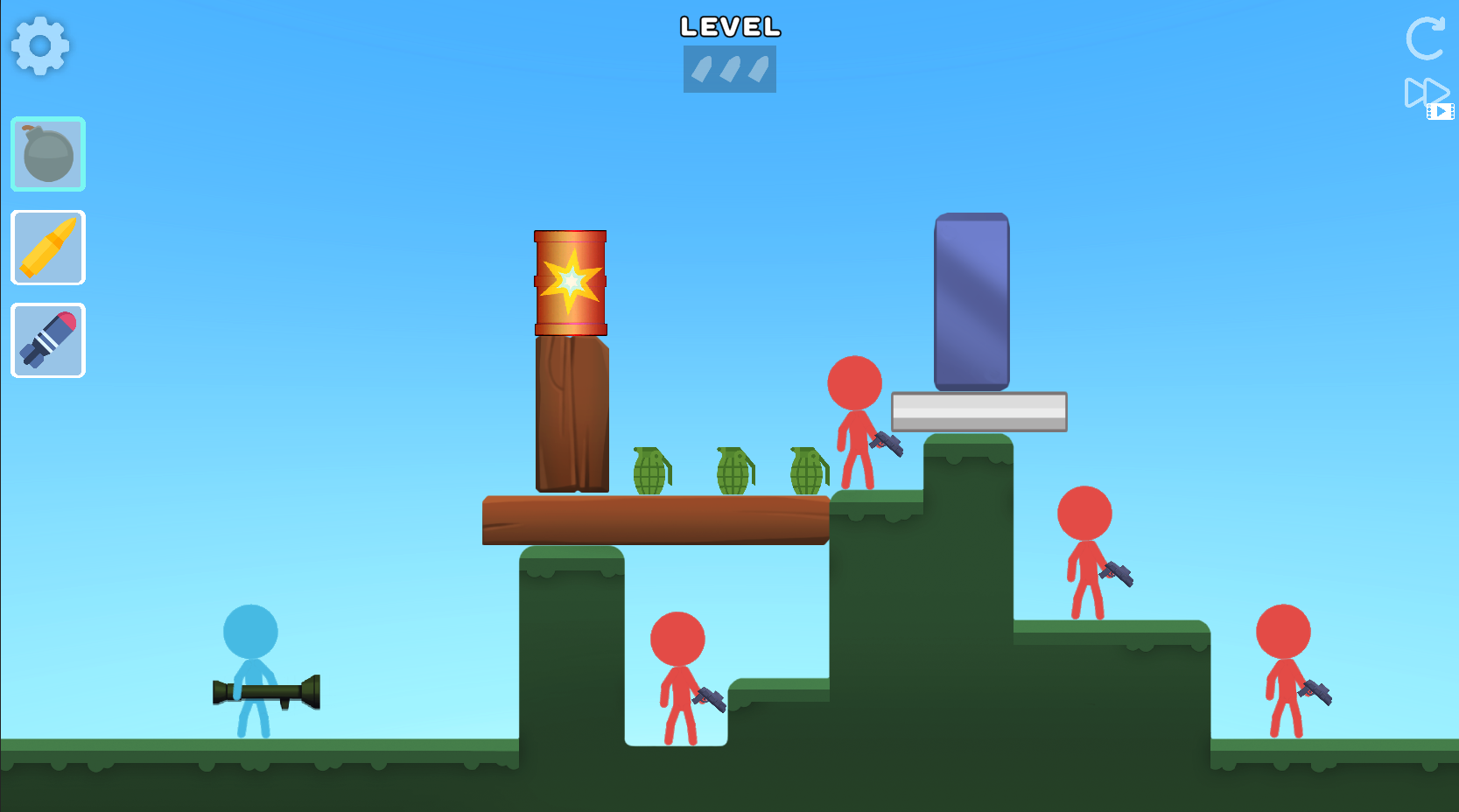
Task: Select the rocket weapon
Action: (x=47, y=340)
